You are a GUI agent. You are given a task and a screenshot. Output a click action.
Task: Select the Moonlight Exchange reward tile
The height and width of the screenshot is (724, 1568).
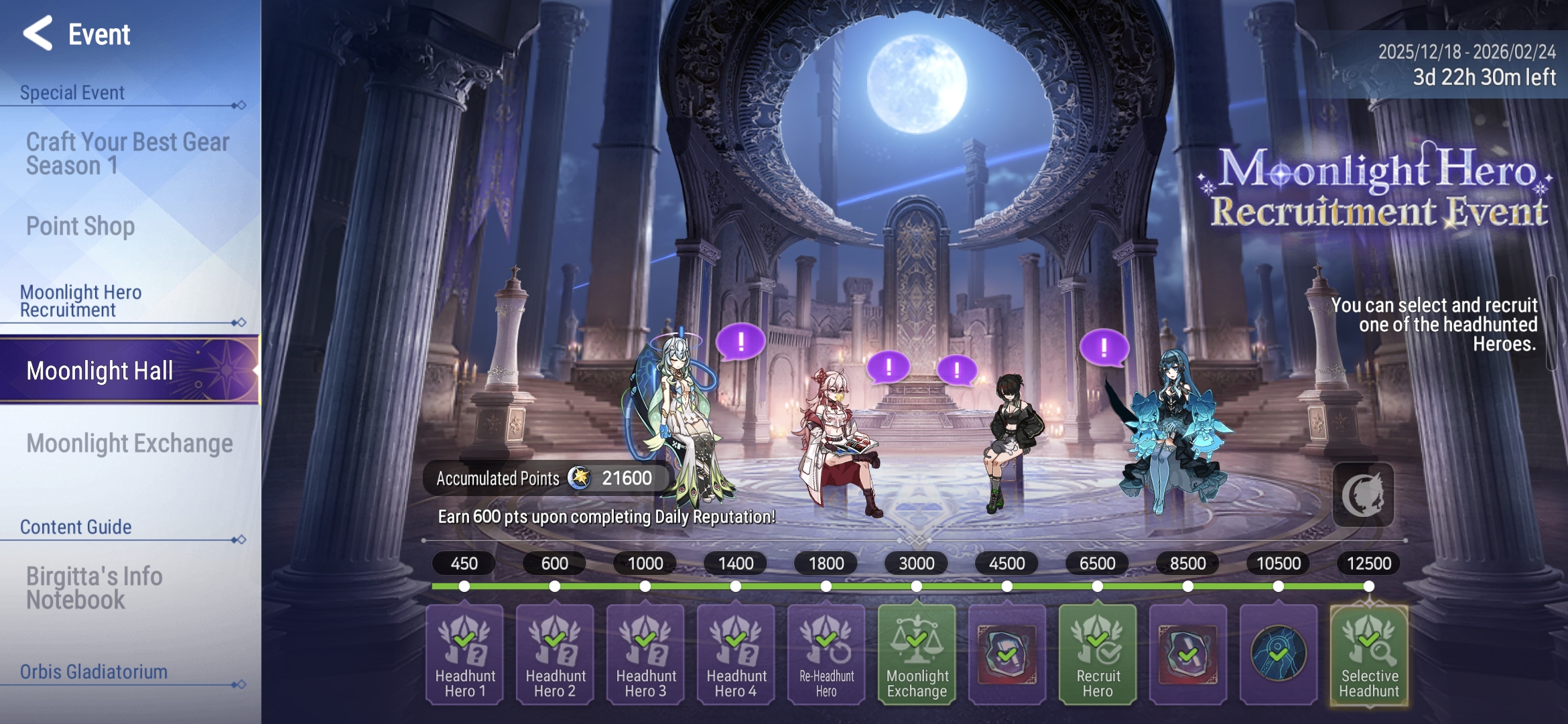[917, 655]
